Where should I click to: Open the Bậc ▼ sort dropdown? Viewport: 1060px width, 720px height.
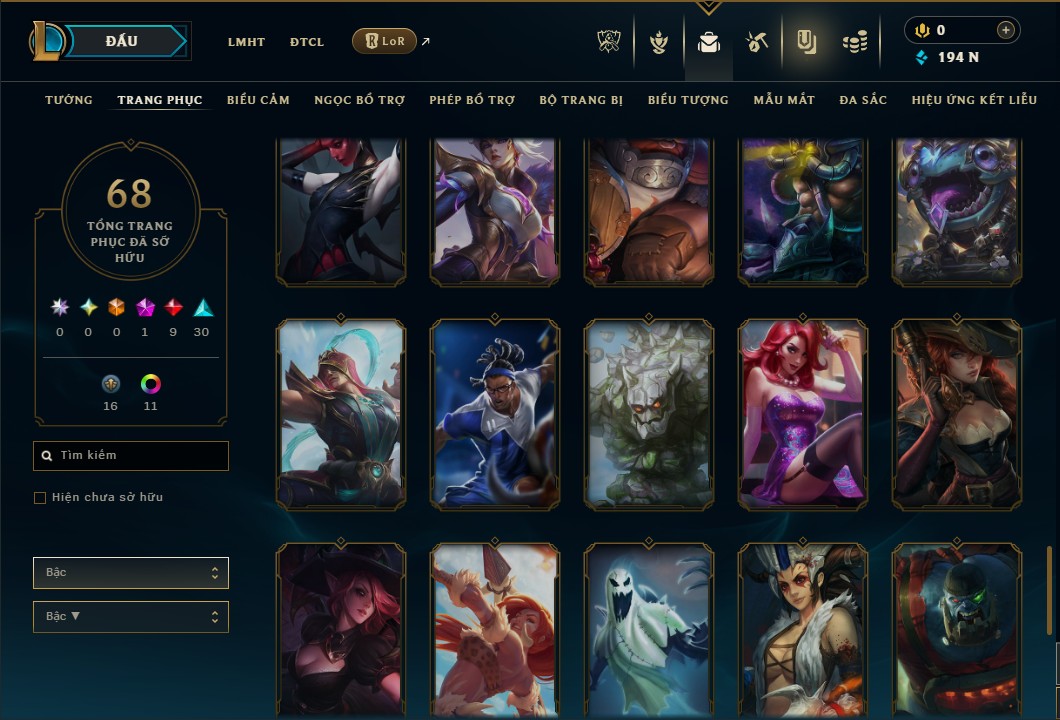click(131, 617)
